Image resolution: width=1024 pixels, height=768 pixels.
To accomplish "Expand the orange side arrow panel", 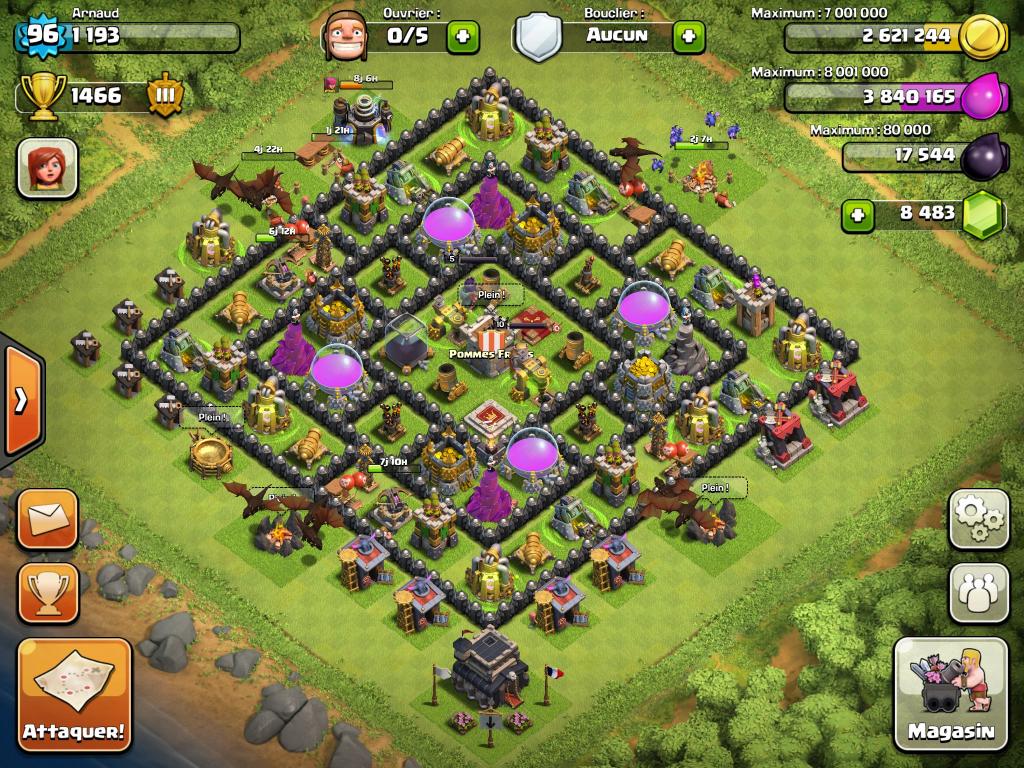I will [20, 400].
